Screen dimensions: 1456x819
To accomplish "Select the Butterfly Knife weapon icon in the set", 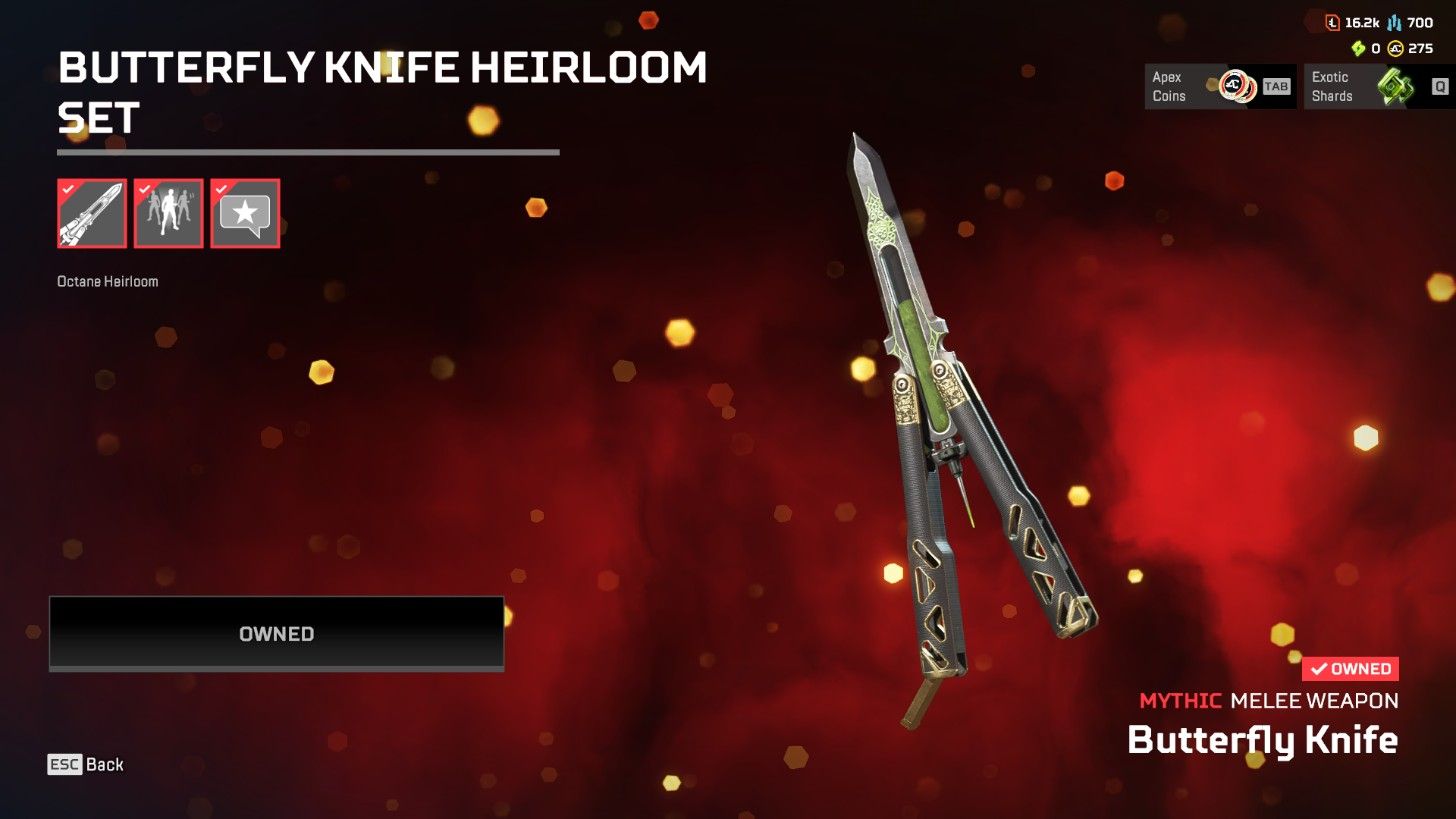I will point(91,213).
